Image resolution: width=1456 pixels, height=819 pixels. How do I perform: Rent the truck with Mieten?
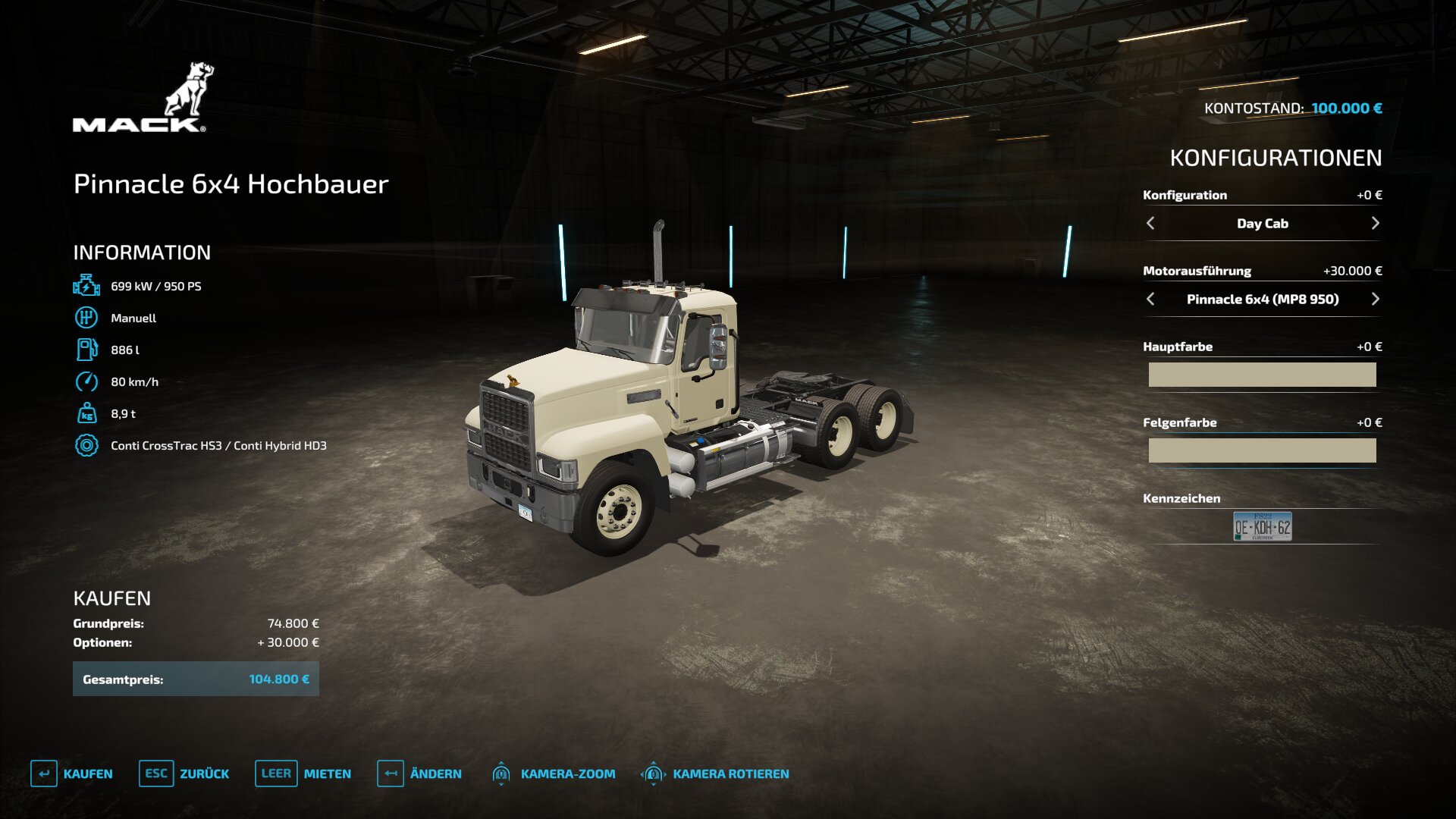[x=303, y=773]
